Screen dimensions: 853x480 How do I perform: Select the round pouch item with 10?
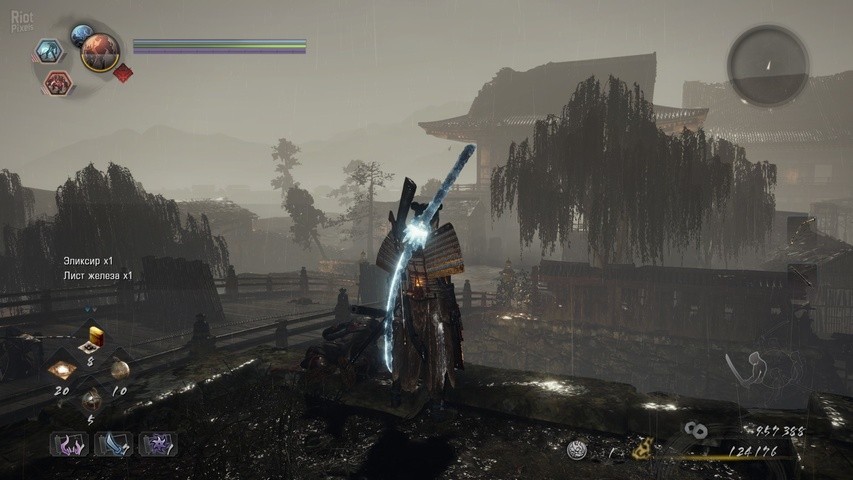pyautogui.click(x=119, y=367)
